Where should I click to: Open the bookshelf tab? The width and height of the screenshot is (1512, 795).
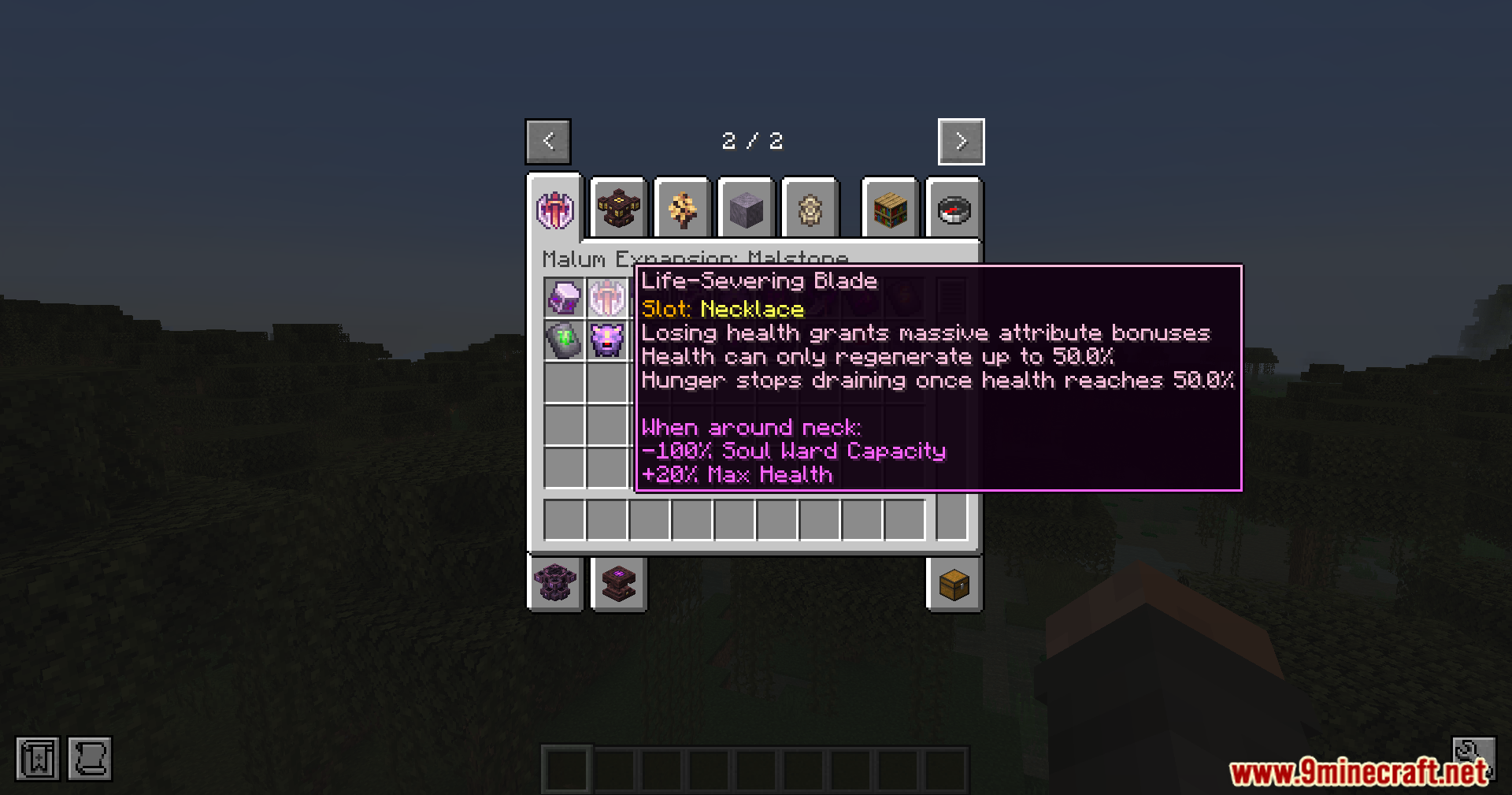891,209
